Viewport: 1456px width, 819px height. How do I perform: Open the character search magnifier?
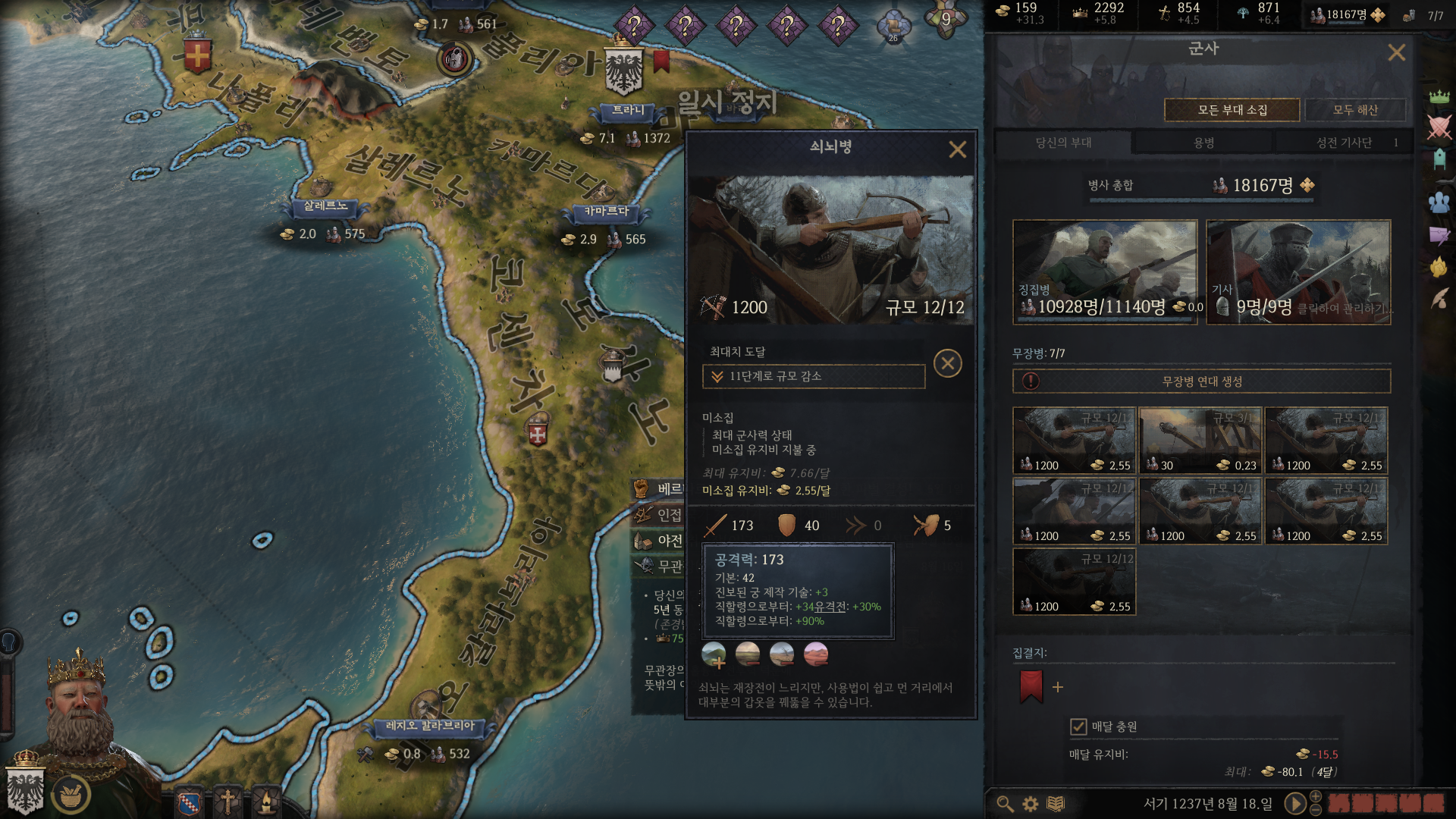coord(1005,804)
